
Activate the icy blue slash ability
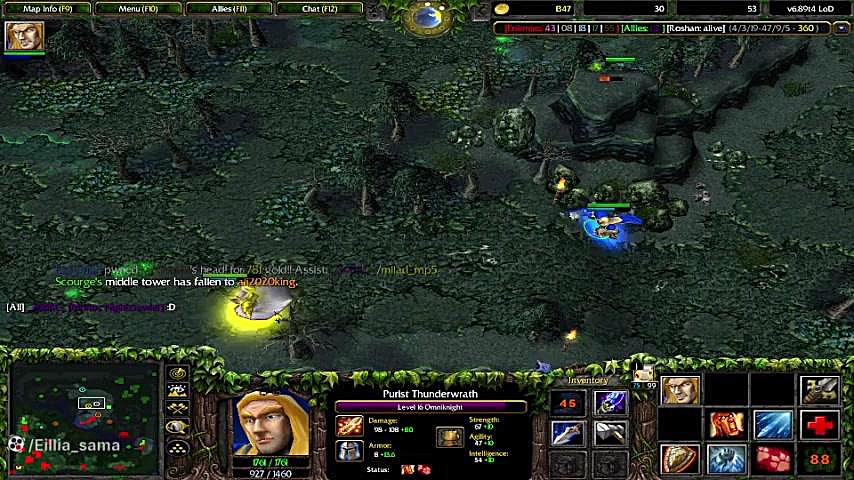[773, 425]
